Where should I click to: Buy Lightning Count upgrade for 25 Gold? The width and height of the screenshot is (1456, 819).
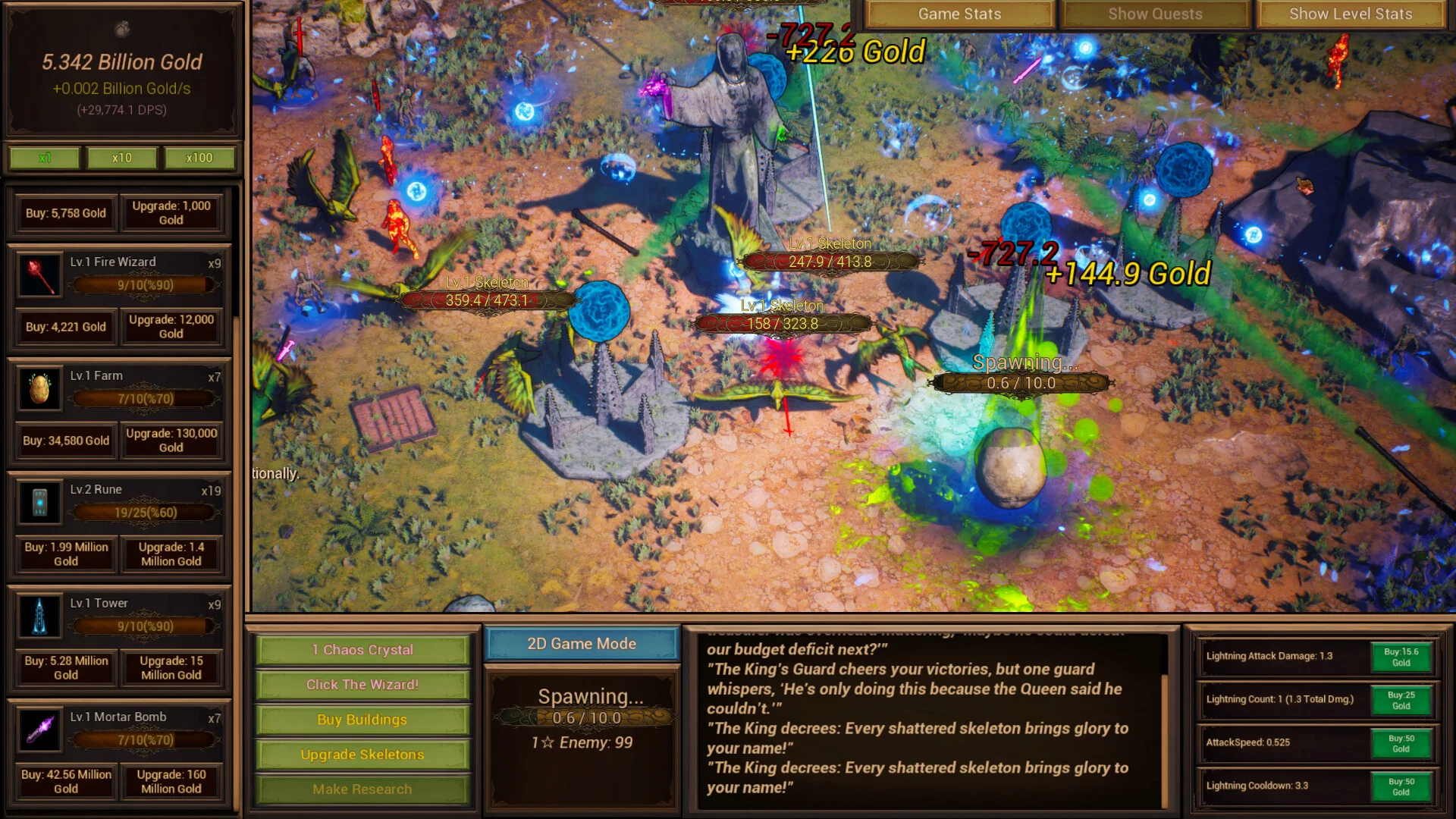tap(1401, 700)
